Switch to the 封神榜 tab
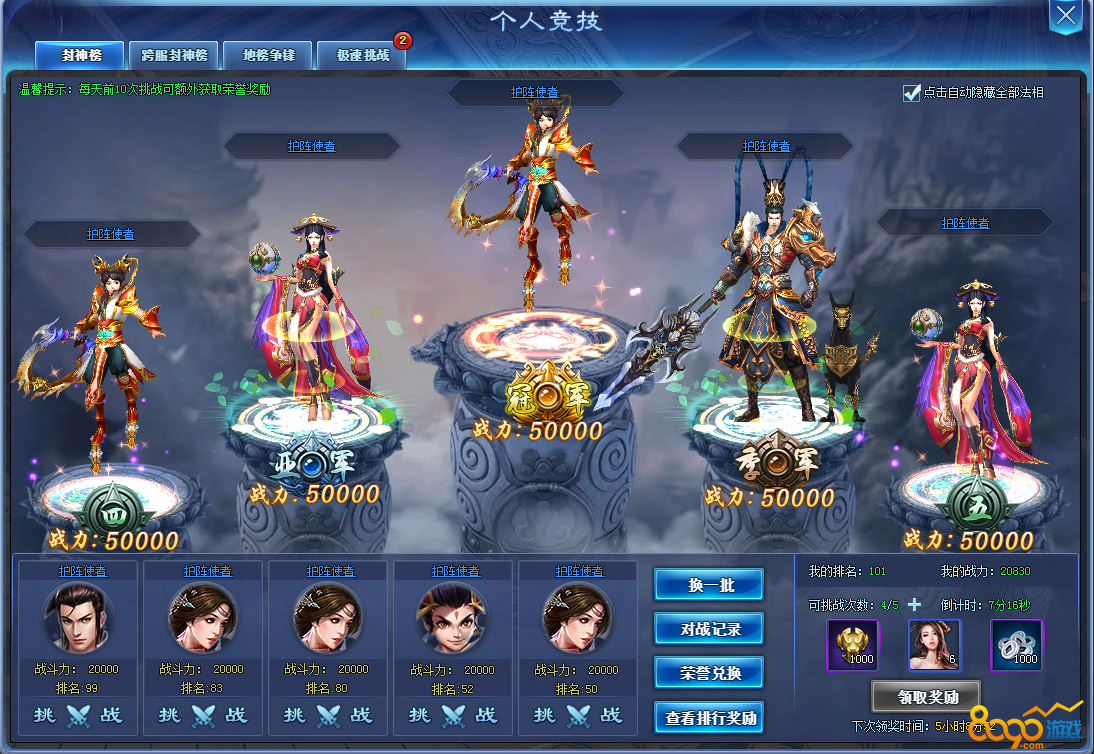This screenshot has width=1094, height=754. point(80,55)
